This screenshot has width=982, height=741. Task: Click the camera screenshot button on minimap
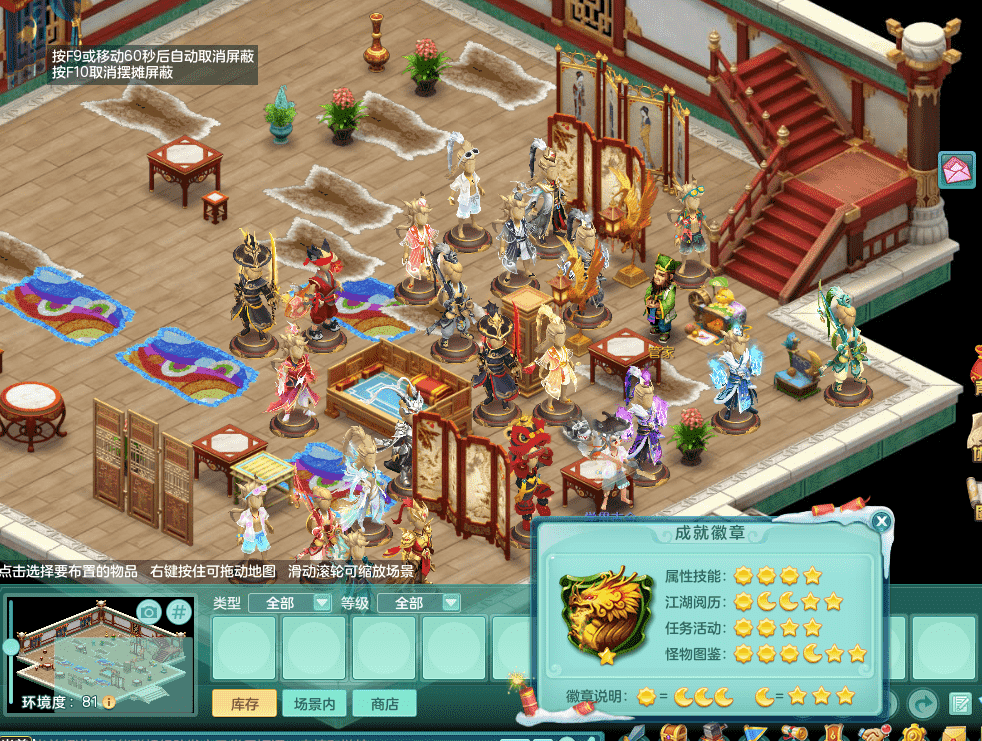(x=149, y=612)
